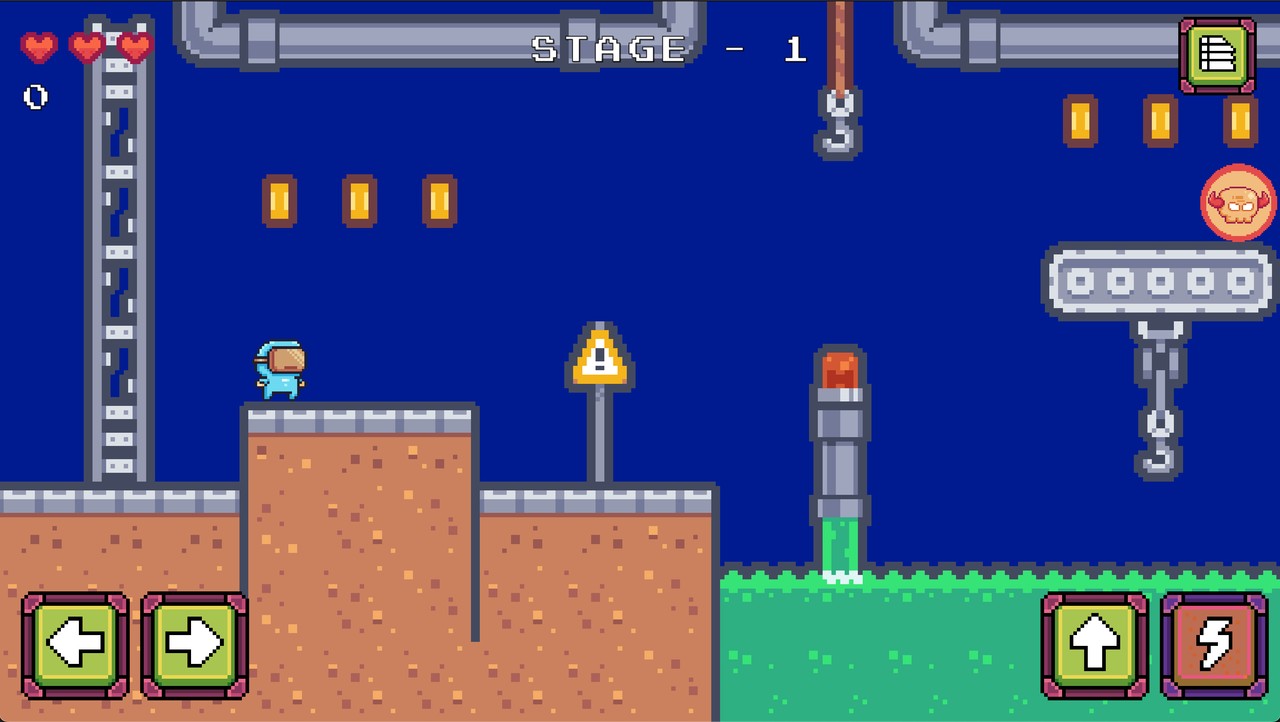Click the red lamp on the gray pole
Screen dimensions: 1280x722
pos(840,370)
